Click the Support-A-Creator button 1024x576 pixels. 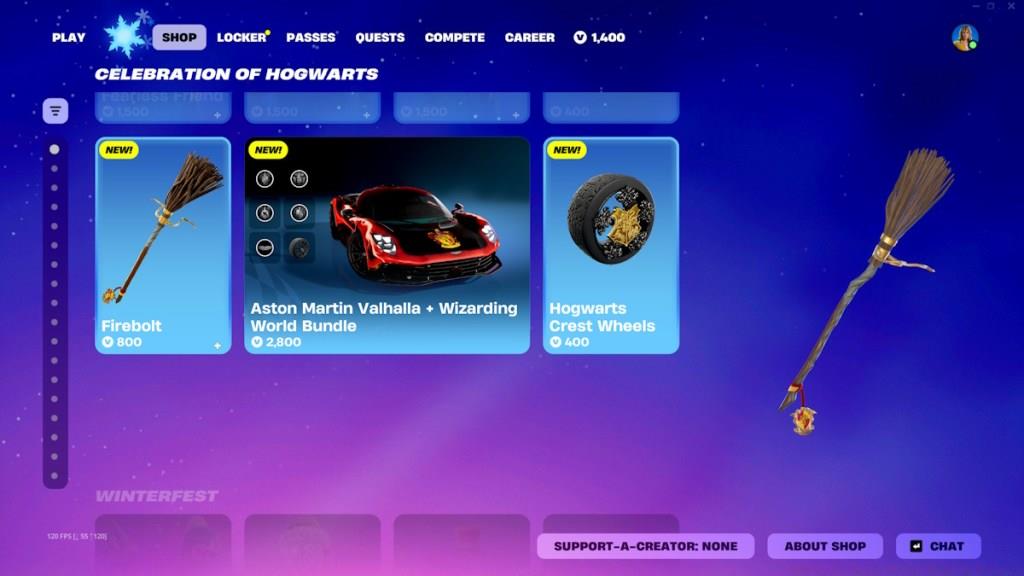645,546
